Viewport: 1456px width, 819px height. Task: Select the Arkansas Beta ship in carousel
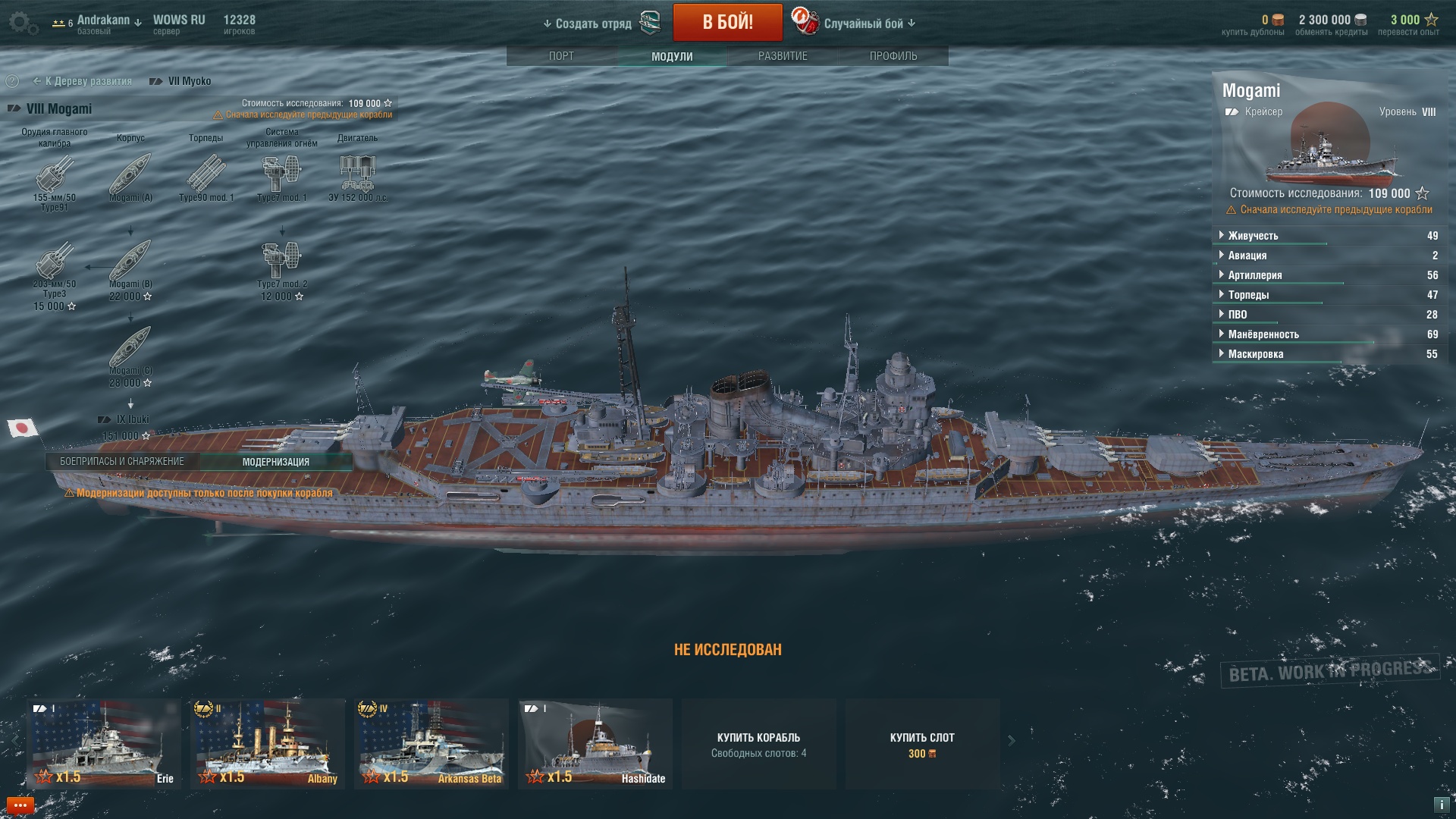(x=431, y=743)
